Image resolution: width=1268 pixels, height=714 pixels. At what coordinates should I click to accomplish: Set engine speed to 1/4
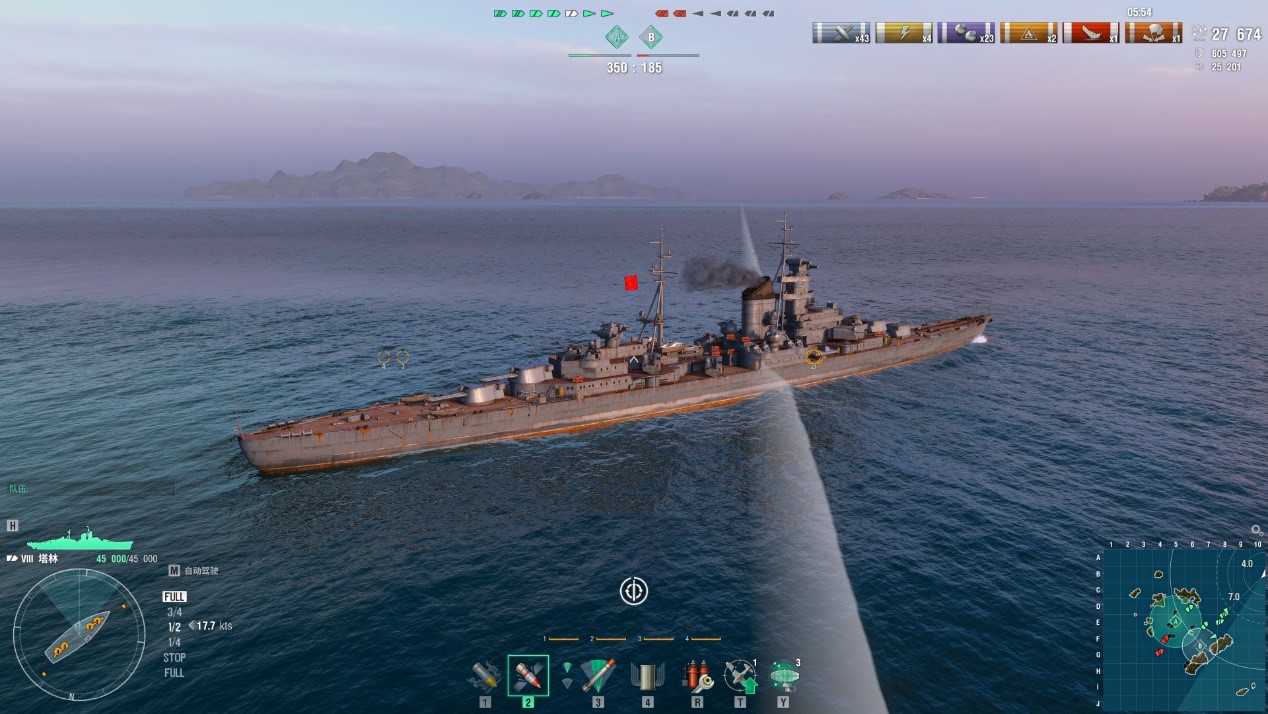point(174,642)
